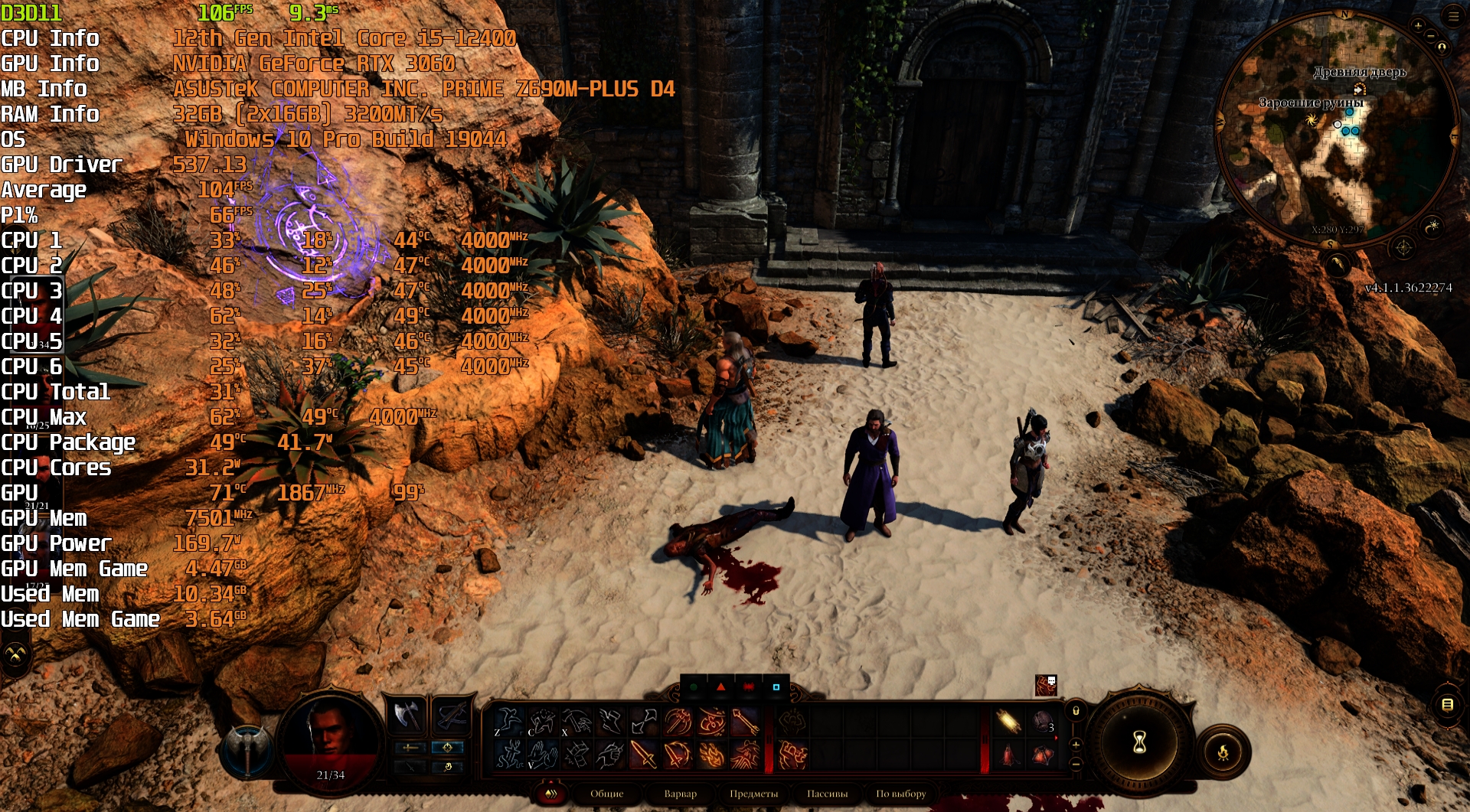Select the melee axe weapon slot
This screenshot has height=812, width=1470.
(x=407, y=716)
